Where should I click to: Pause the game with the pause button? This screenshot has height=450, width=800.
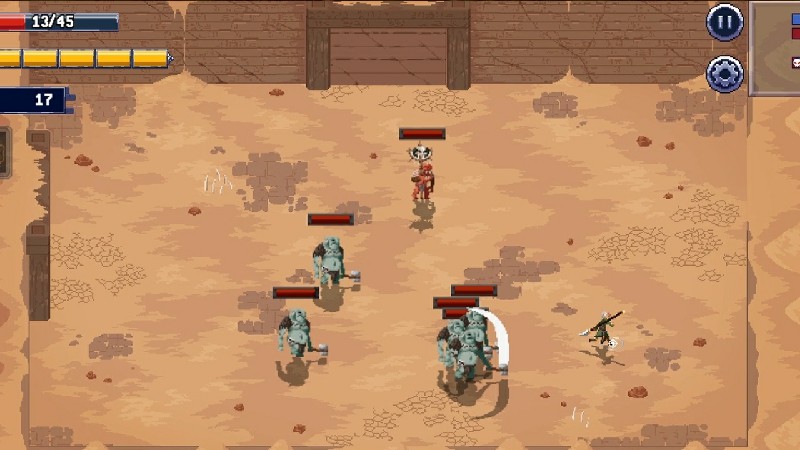(x=725, y=22)
